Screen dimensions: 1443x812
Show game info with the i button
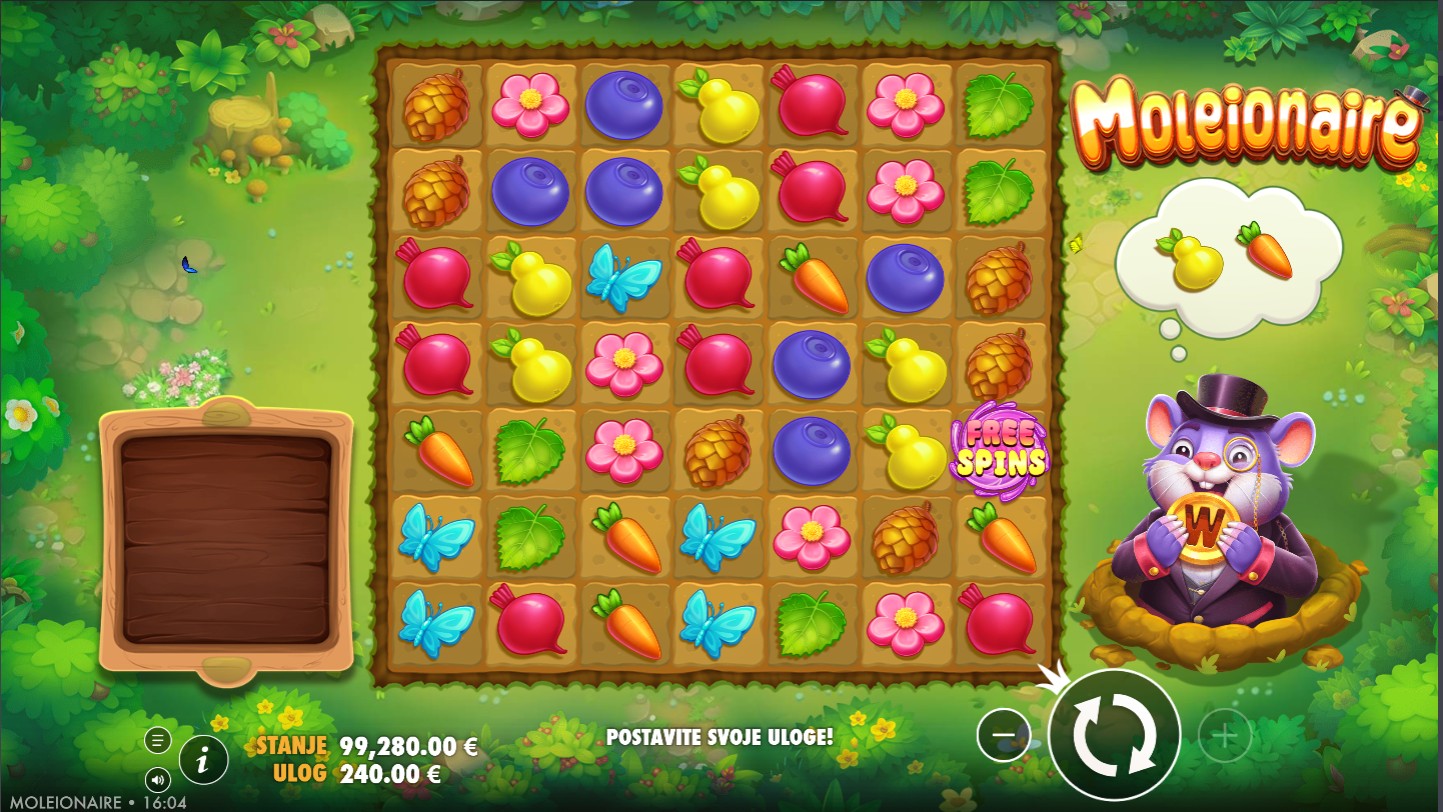pos(203,762)
